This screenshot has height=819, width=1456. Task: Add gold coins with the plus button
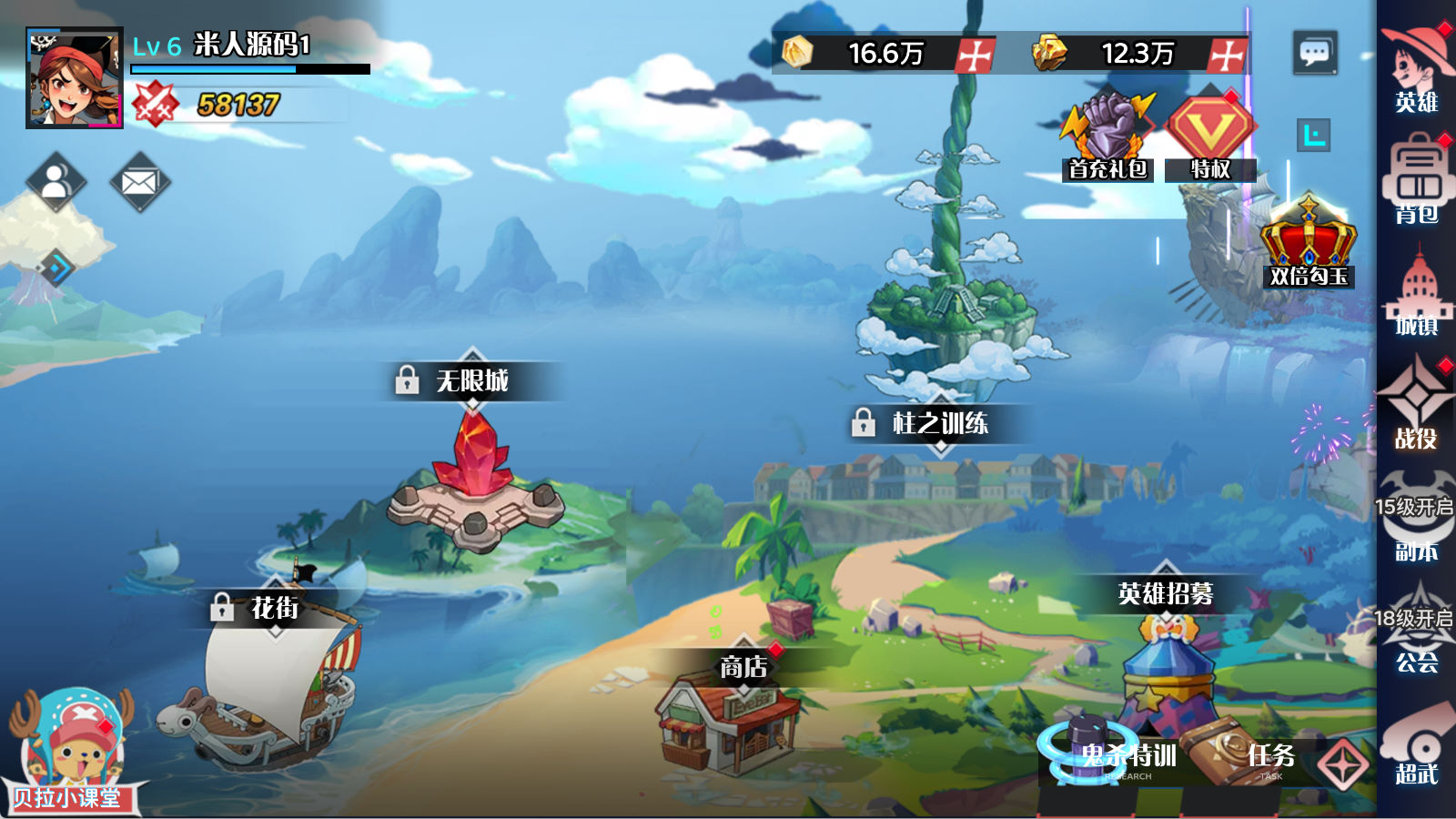pyautogui.click(x=975, y=55)
